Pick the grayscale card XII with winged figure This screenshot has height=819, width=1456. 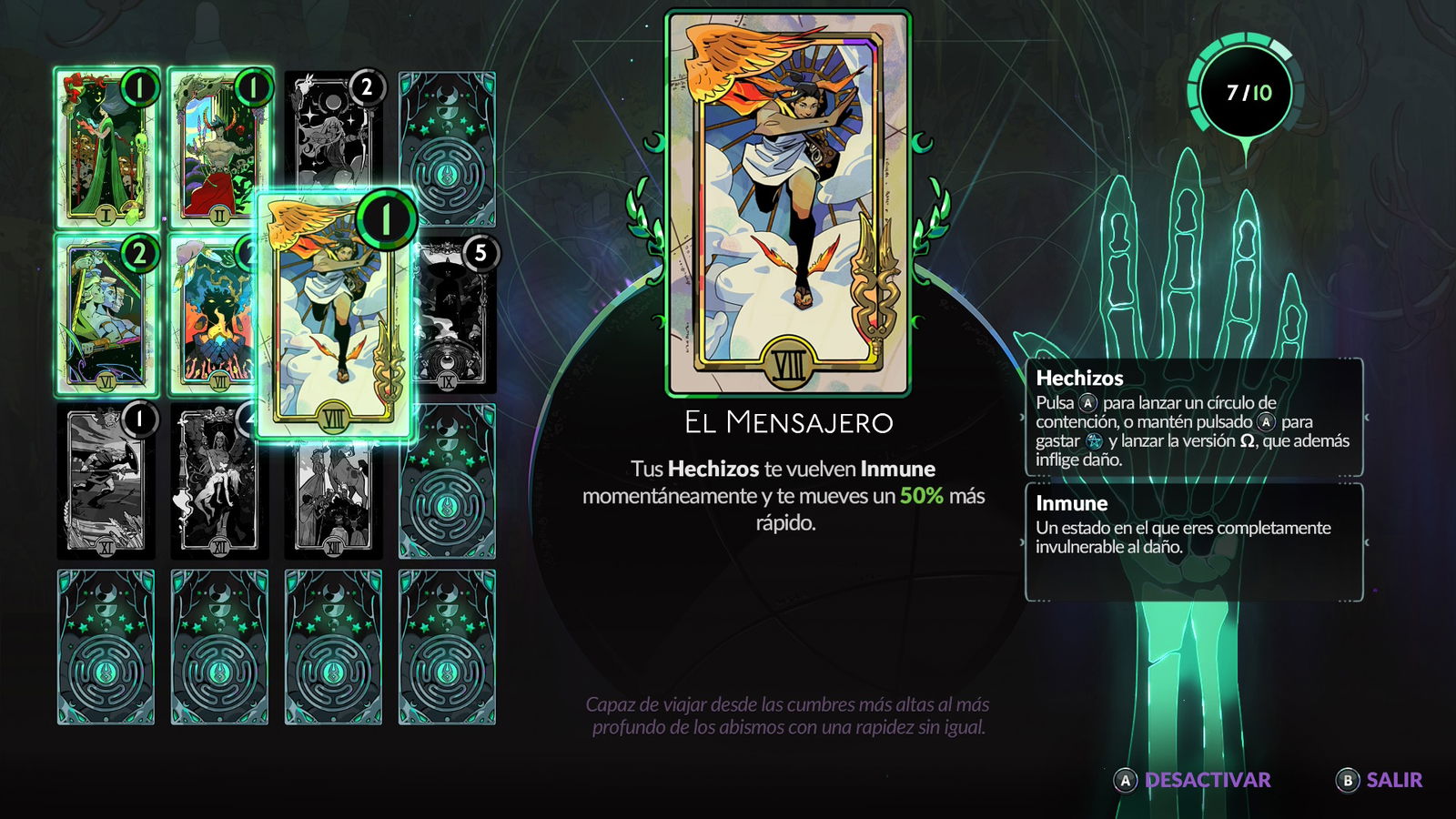(x=219, y=482)
